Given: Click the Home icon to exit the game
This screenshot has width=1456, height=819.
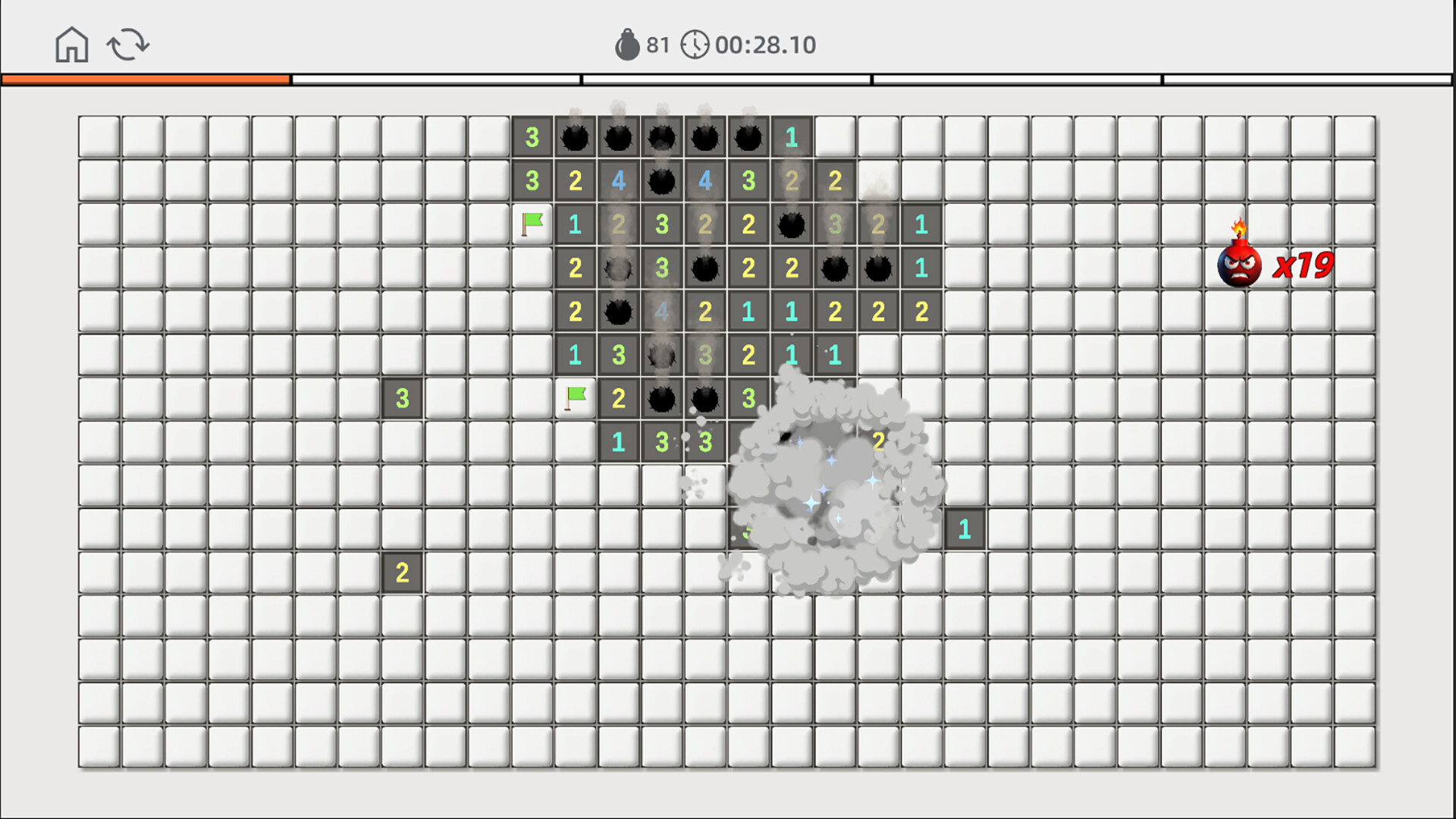Looking at the screenshot, I should (71, 45).
